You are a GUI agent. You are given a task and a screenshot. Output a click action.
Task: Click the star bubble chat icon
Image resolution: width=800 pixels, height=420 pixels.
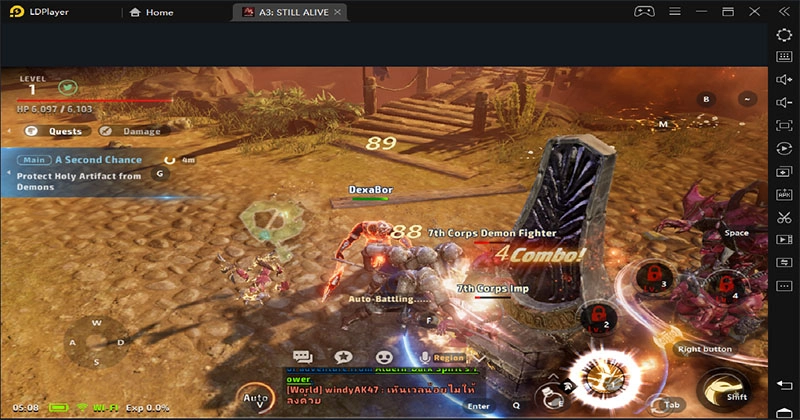(x=343, y=357)
